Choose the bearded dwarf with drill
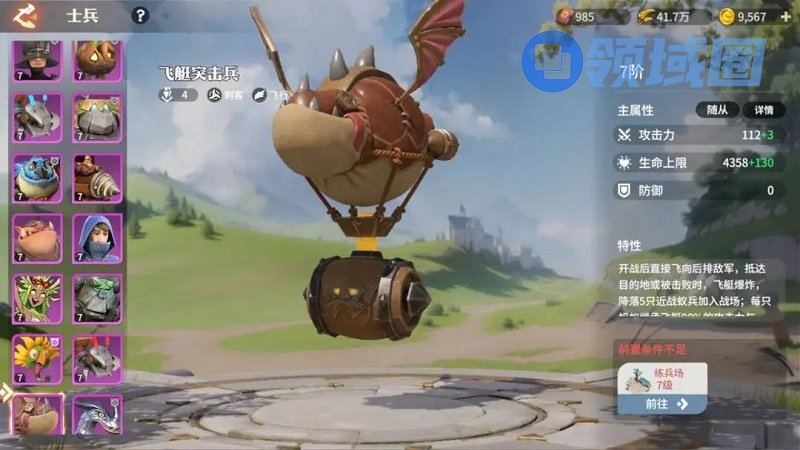800x450 pixels. (97, 177)
